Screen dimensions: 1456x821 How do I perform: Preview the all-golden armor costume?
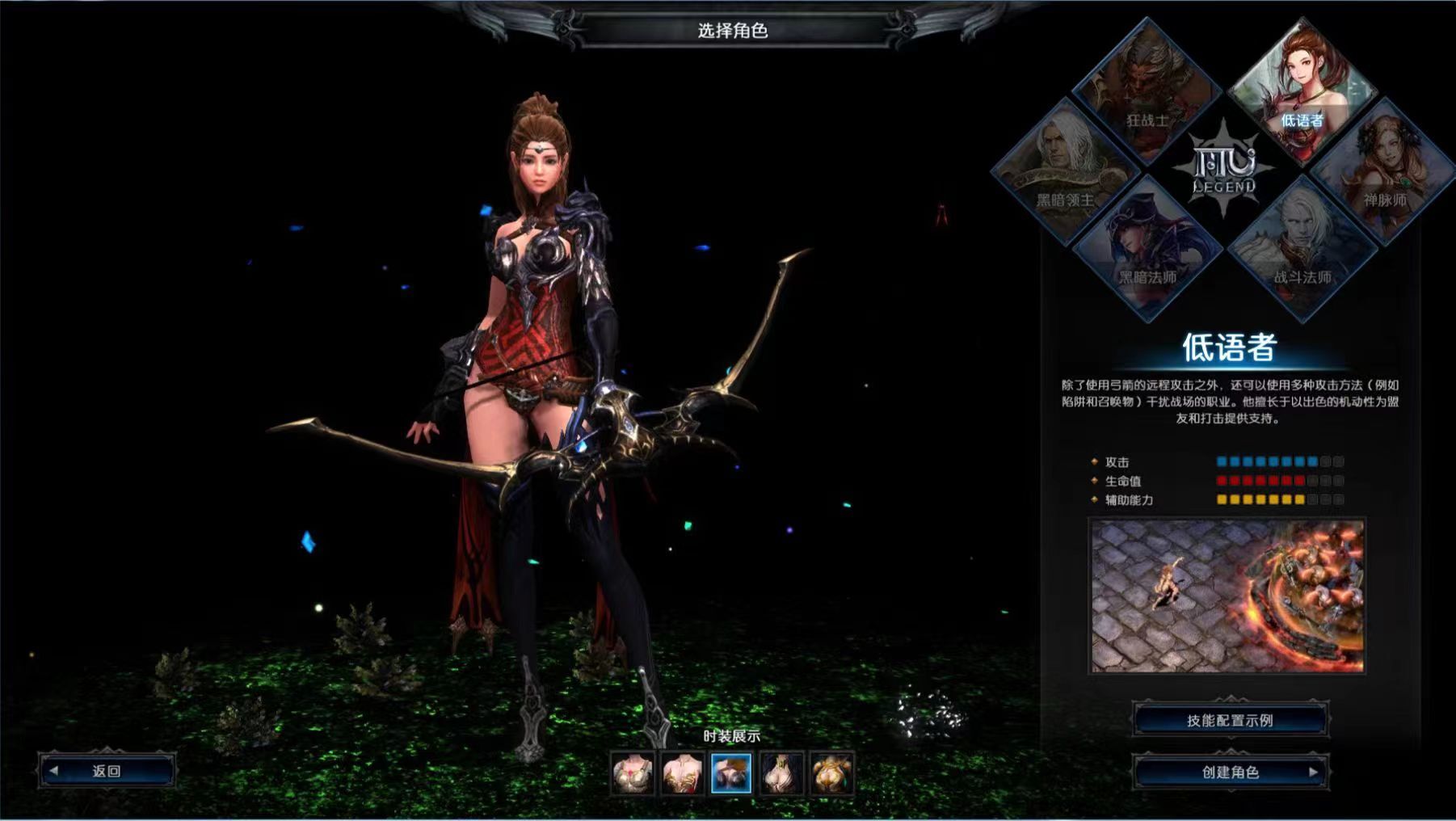point(831,773)
